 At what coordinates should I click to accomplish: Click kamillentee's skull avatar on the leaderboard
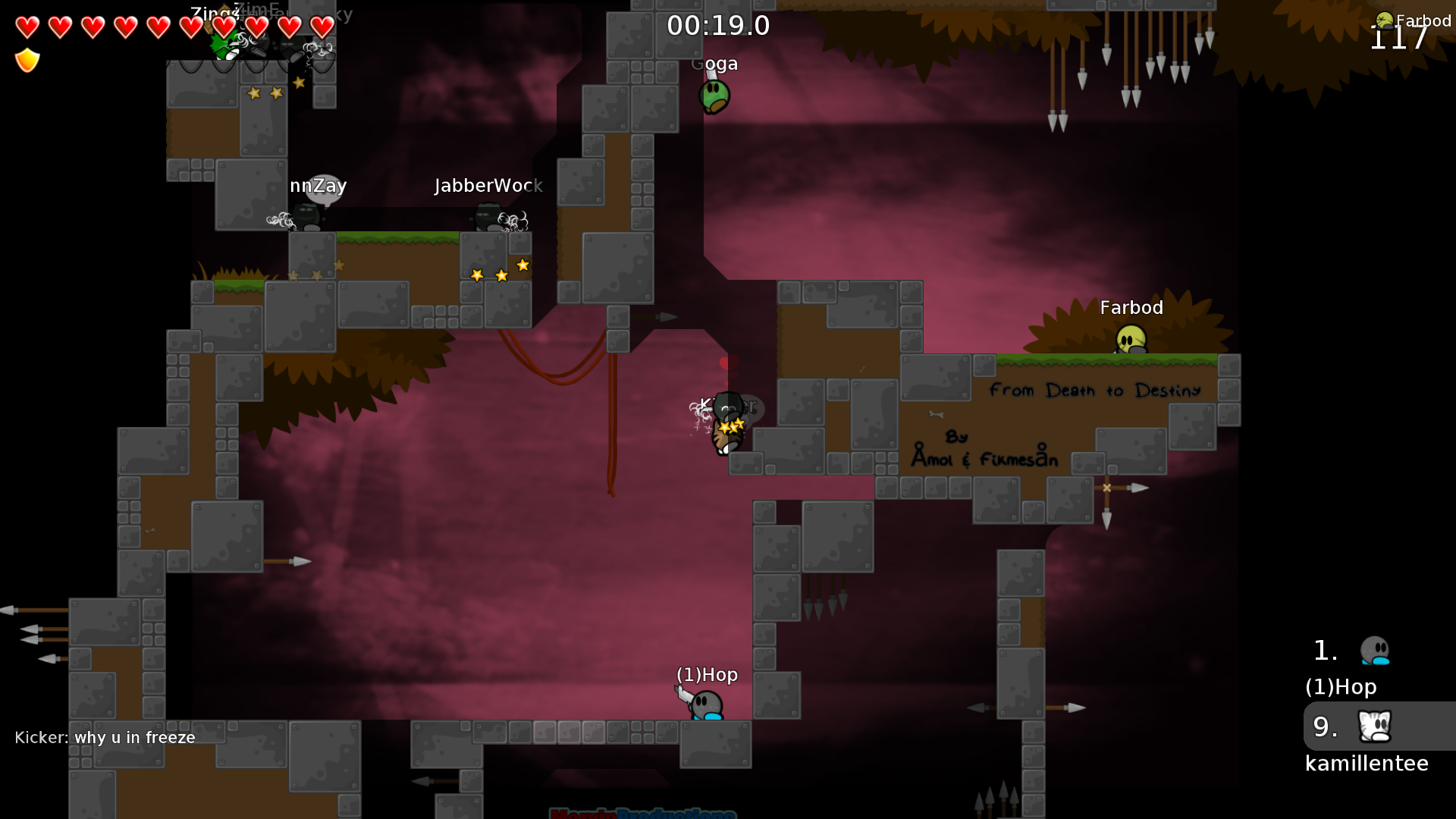coord(1374,726)
